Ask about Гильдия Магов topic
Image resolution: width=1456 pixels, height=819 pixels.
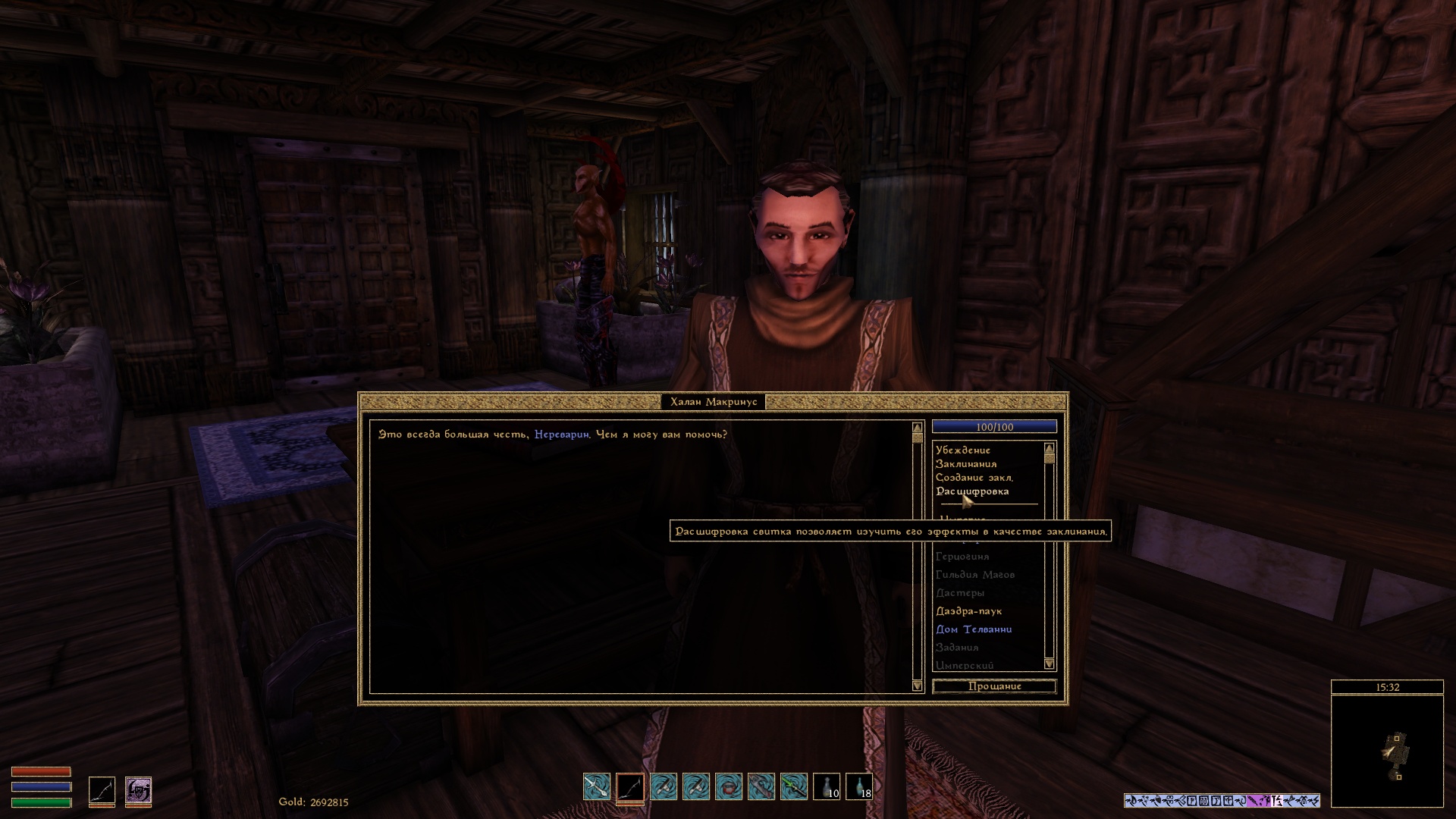pyautogui.click(x=974, y=575)
